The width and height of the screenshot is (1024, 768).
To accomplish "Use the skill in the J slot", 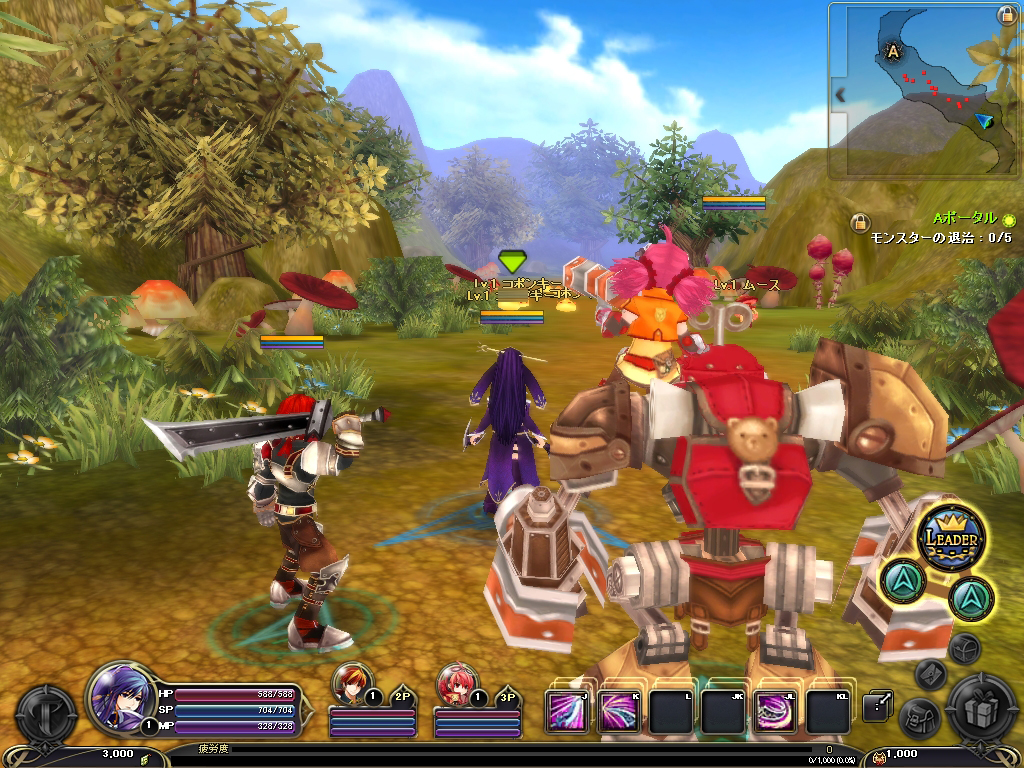I will tap(567, 712).
